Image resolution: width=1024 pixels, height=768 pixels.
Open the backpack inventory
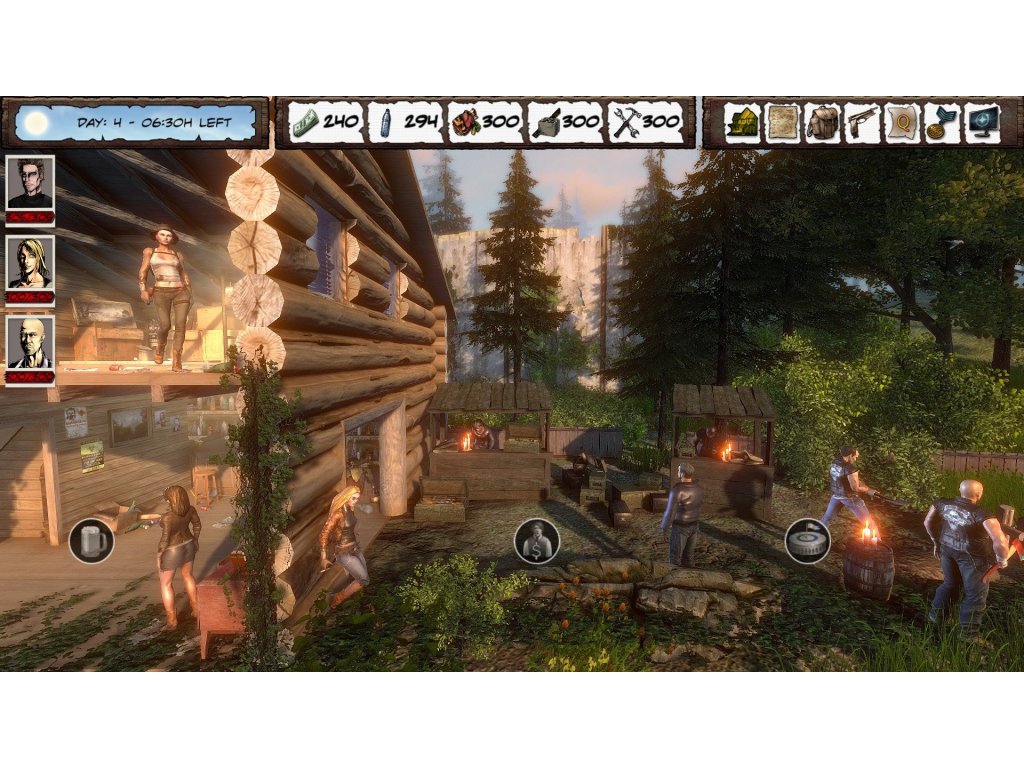pyautogui.click(x=823, y=123)
